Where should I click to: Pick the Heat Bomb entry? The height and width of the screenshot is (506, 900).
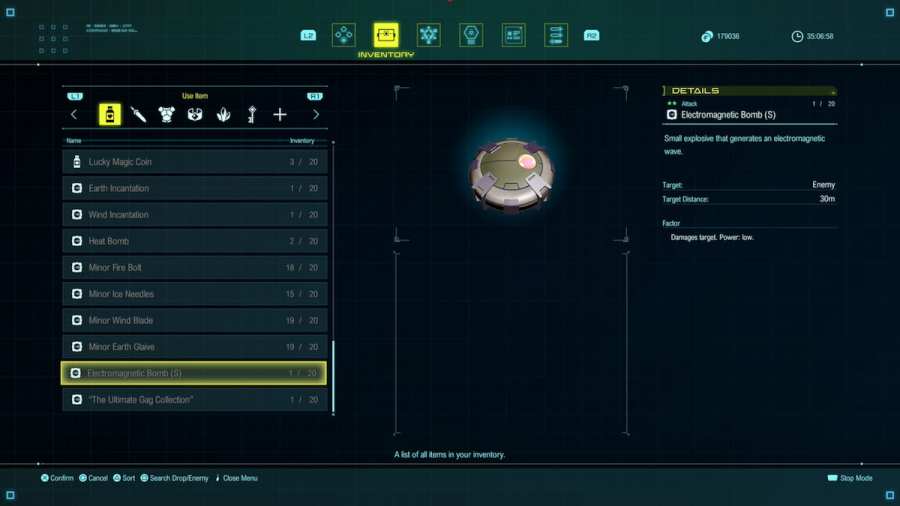[195, 241]
